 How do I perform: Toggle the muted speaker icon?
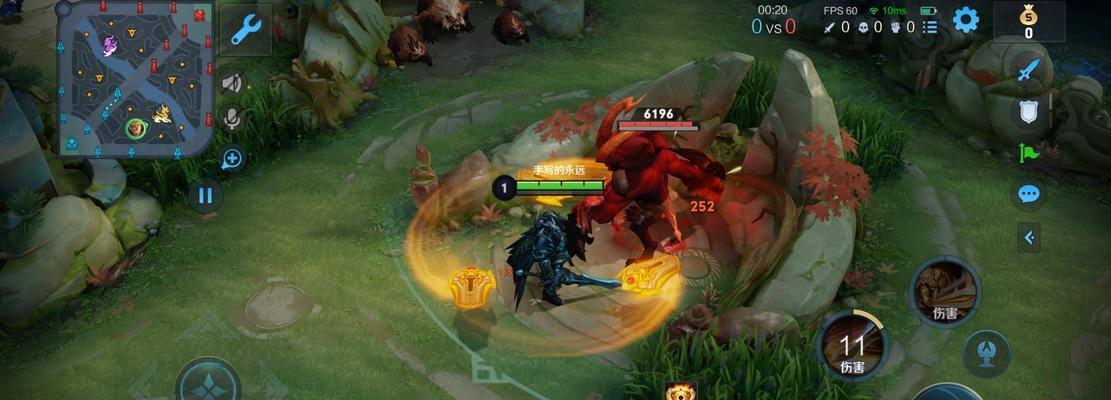coord(232,82)
